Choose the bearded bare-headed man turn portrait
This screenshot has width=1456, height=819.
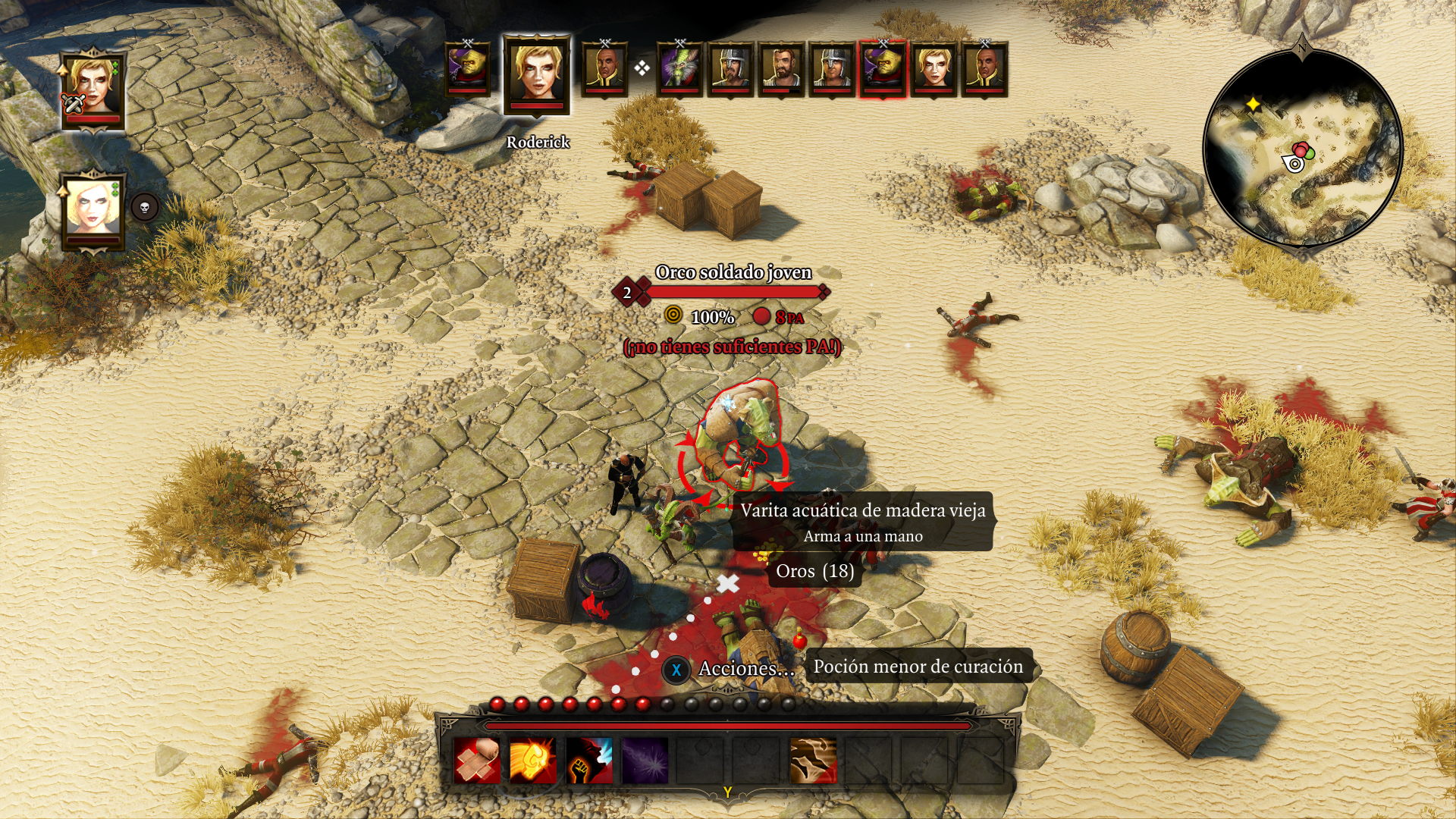780,69
